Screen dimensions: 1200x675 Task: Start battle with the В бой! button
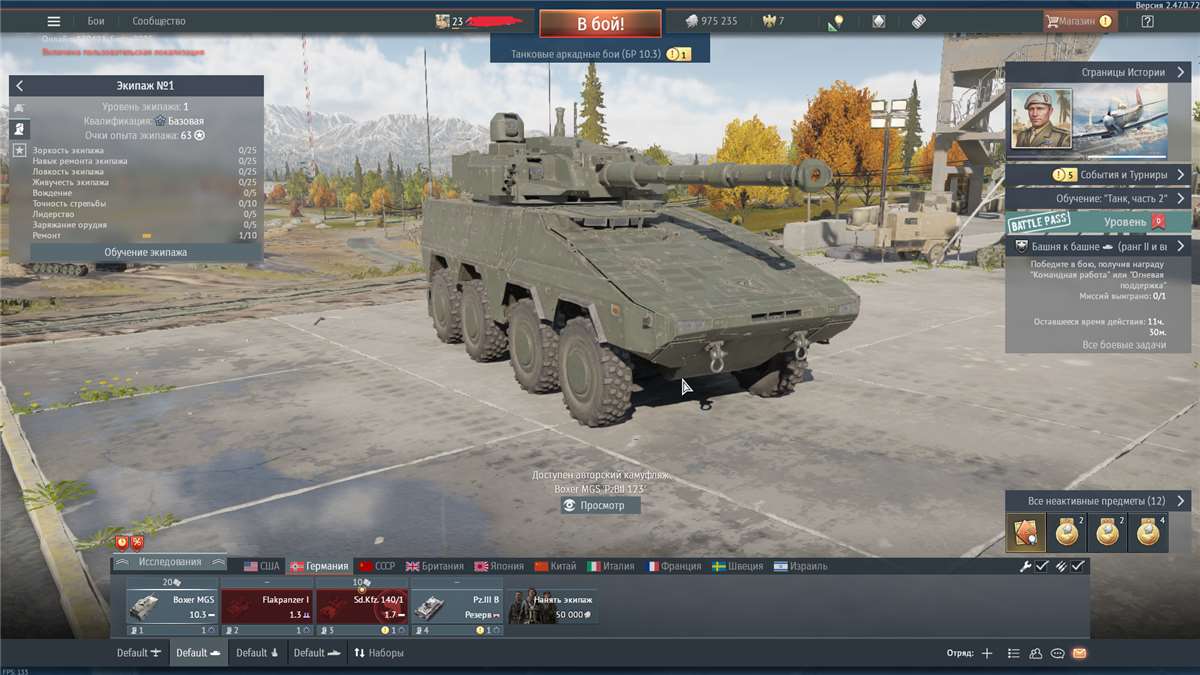tap(600, 23)
